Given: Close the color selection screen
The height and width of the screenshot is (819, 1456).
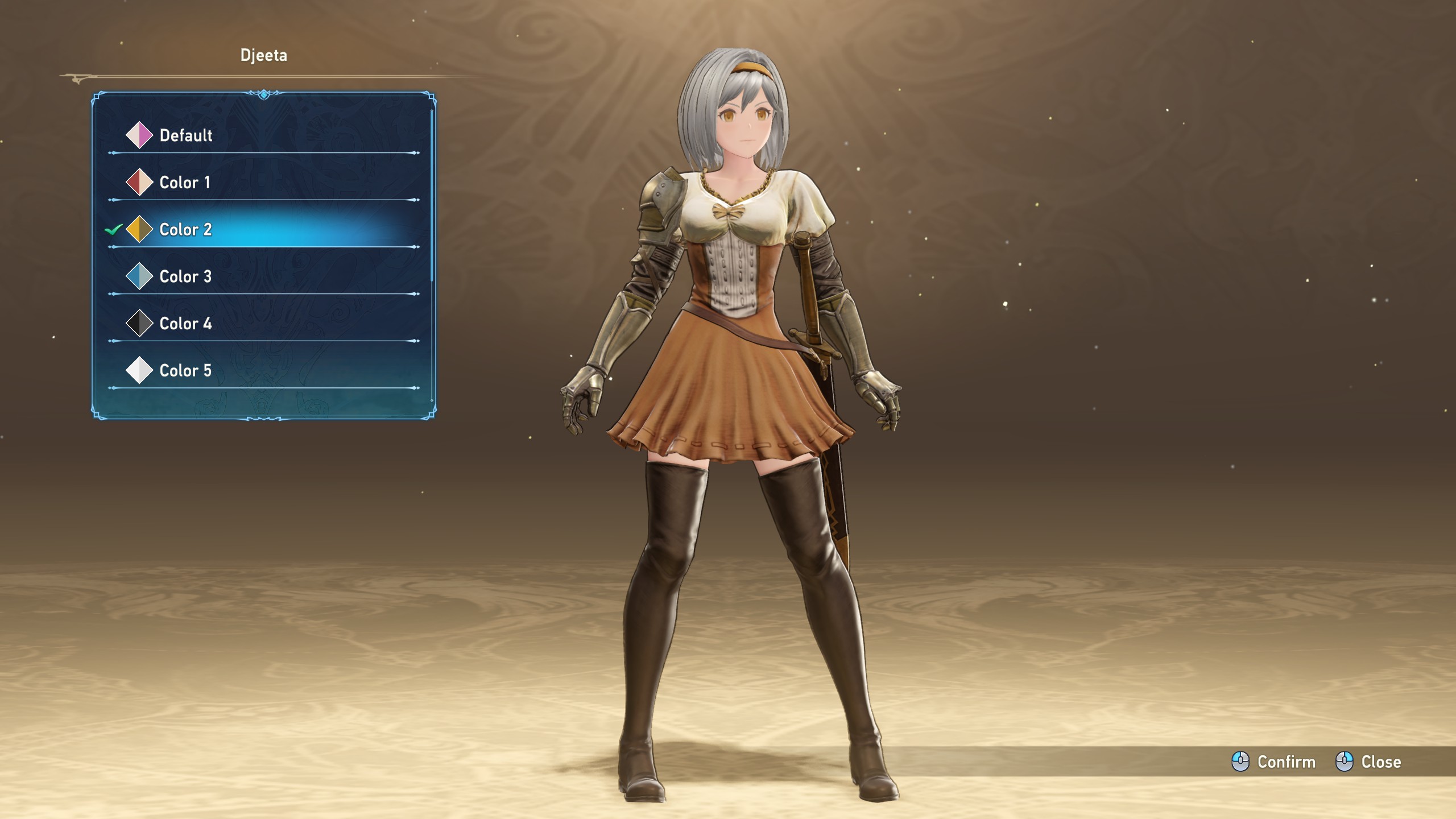Looking at the screenshot, I should (x=1368, y=762).
